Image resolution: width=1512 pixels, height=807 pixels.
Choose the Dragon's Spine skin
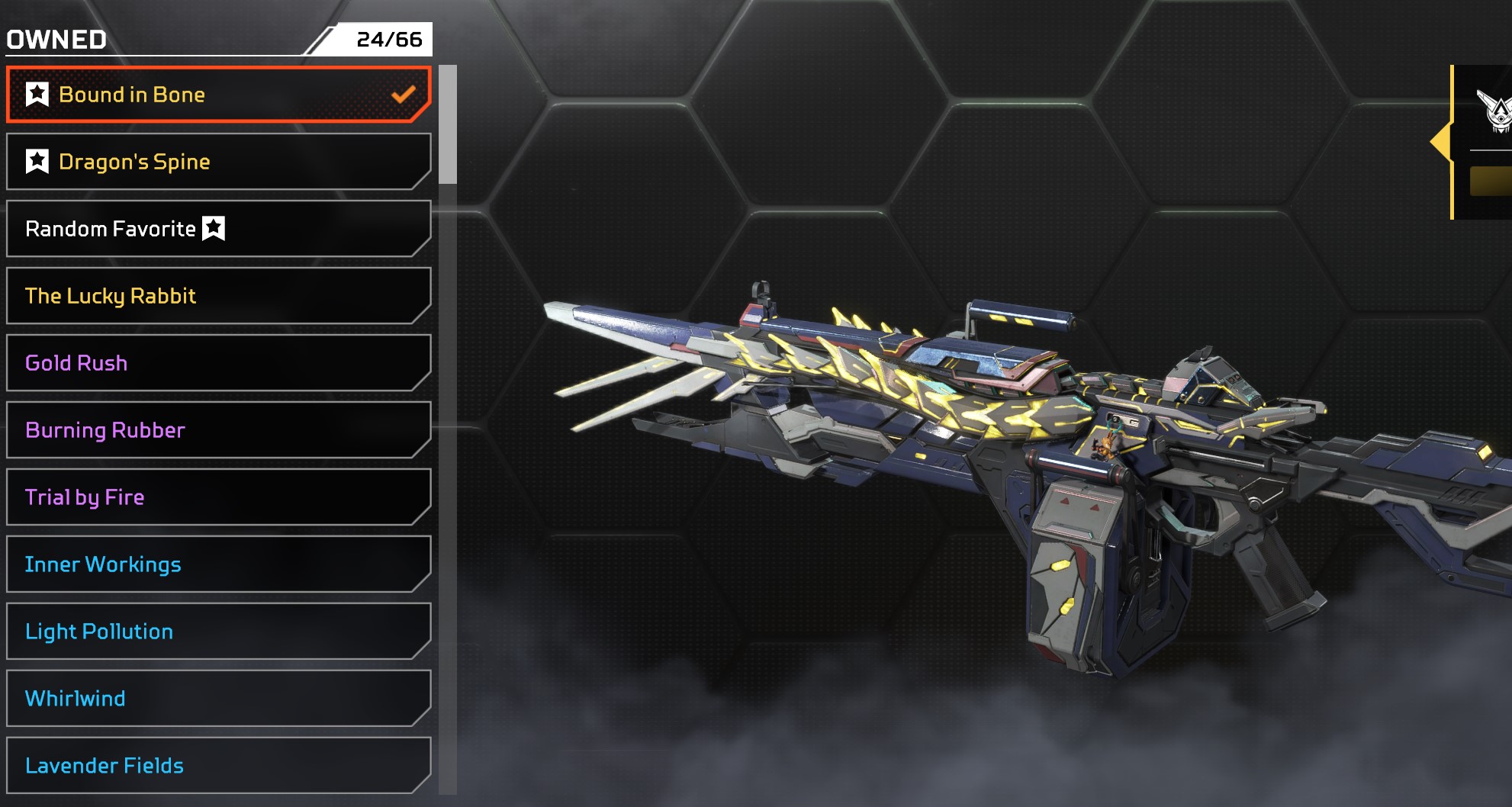coord(218,162)
